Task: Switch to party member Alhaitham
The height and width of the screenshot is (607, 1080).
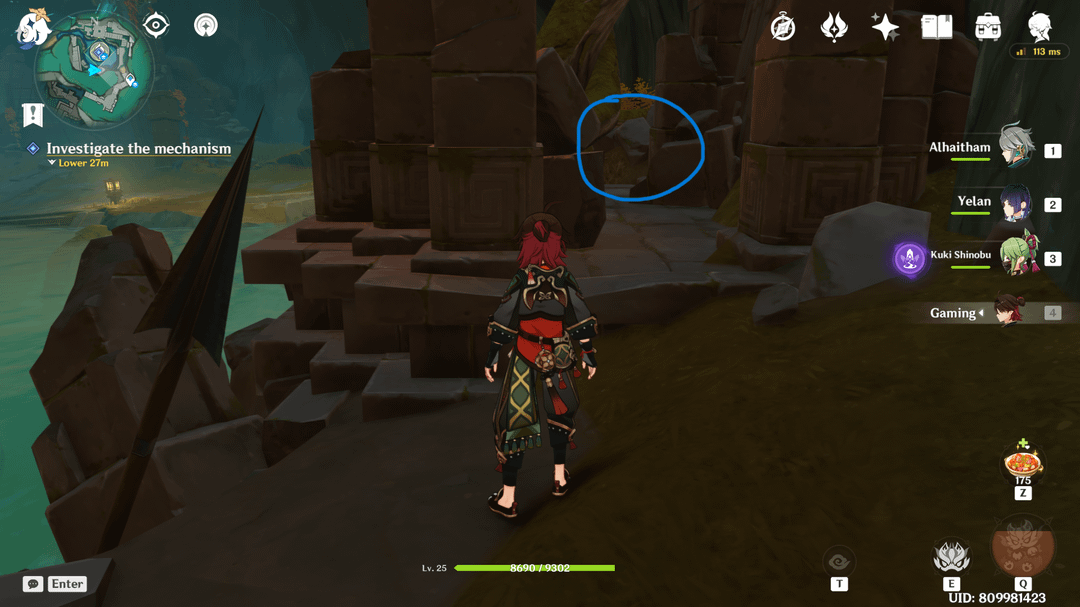Action: click(1017, 149)
